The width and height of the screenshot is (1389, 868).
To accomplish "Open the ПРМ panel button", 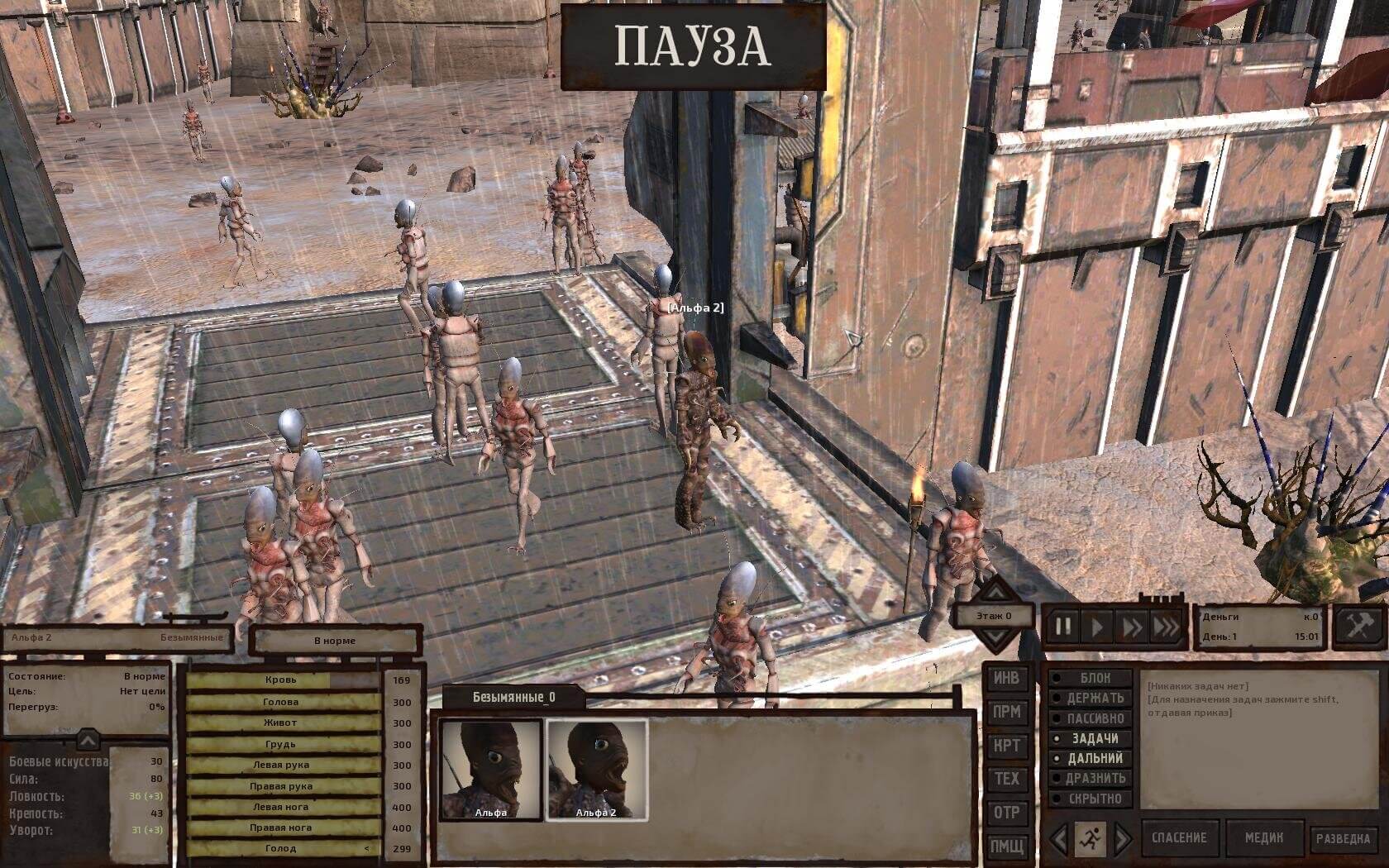I will click(1006, 712).
